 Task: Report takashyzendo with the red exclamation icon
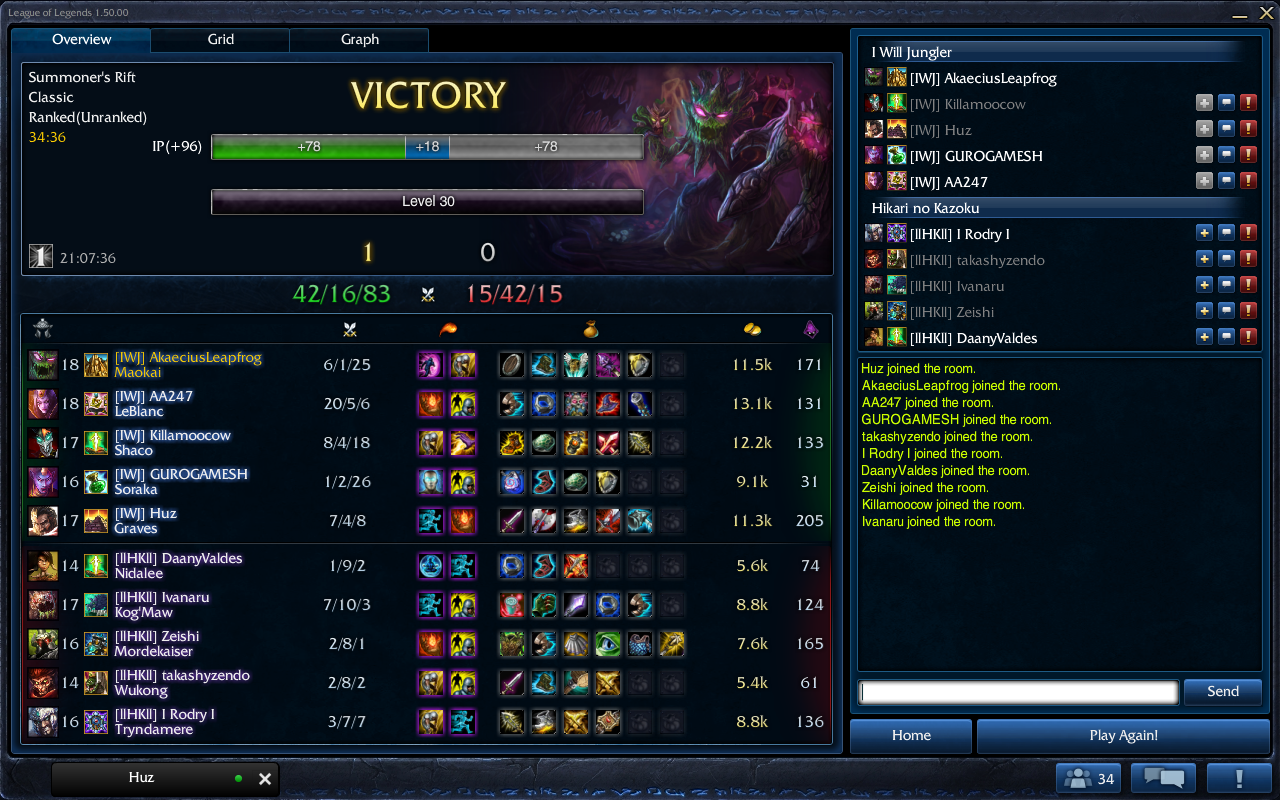point(1248,258)
